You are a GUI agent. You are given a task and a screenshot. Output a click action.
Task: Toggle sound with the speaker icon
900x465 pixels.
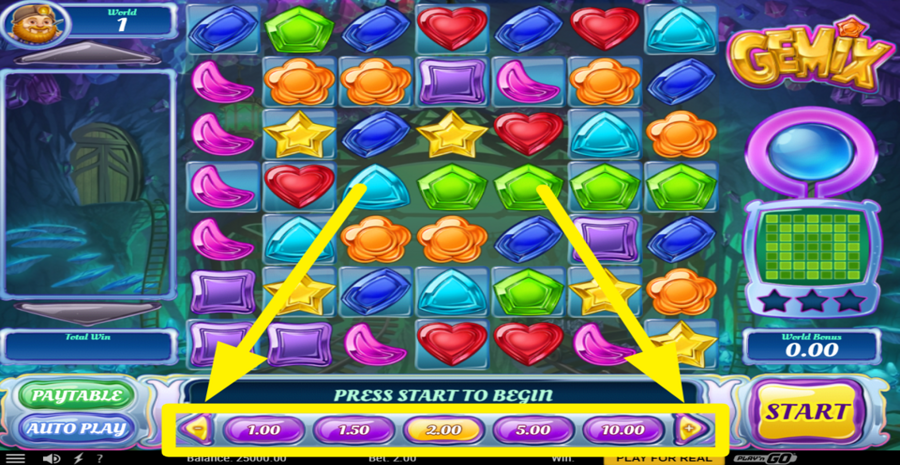[x=52, y=459]
